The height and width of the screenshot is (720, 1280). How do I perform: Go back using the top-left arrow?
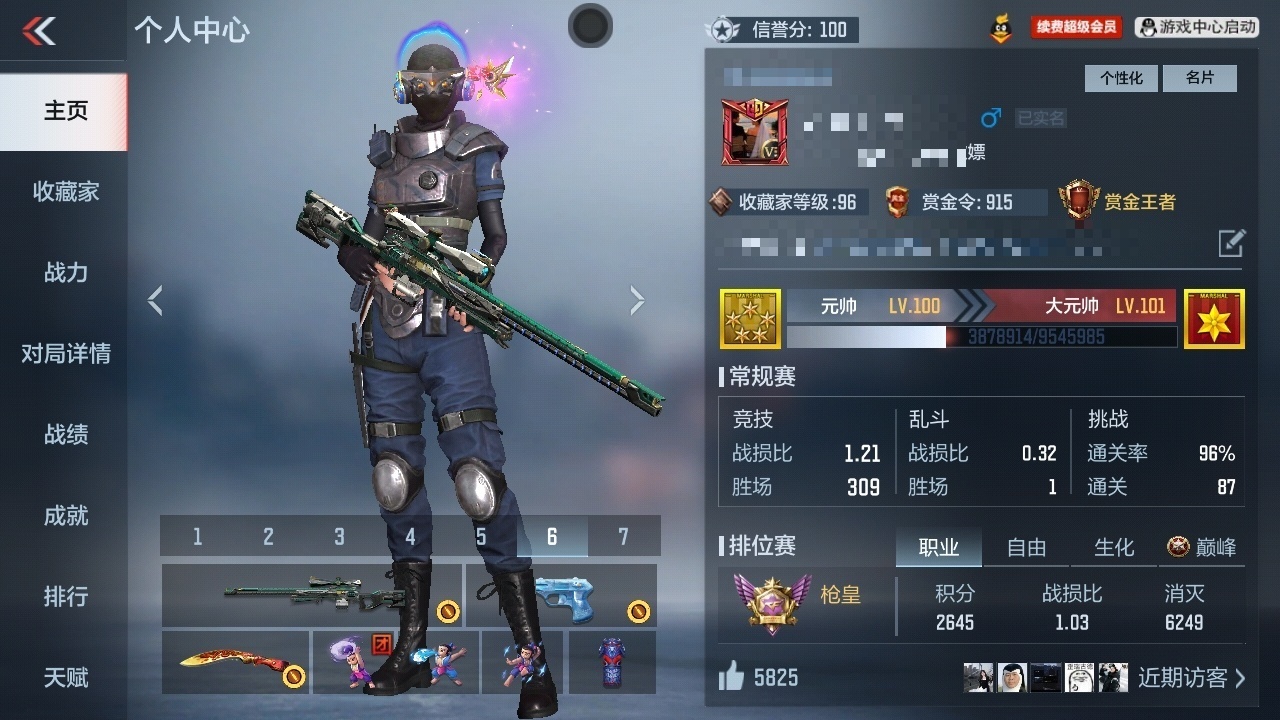(40, 31)
